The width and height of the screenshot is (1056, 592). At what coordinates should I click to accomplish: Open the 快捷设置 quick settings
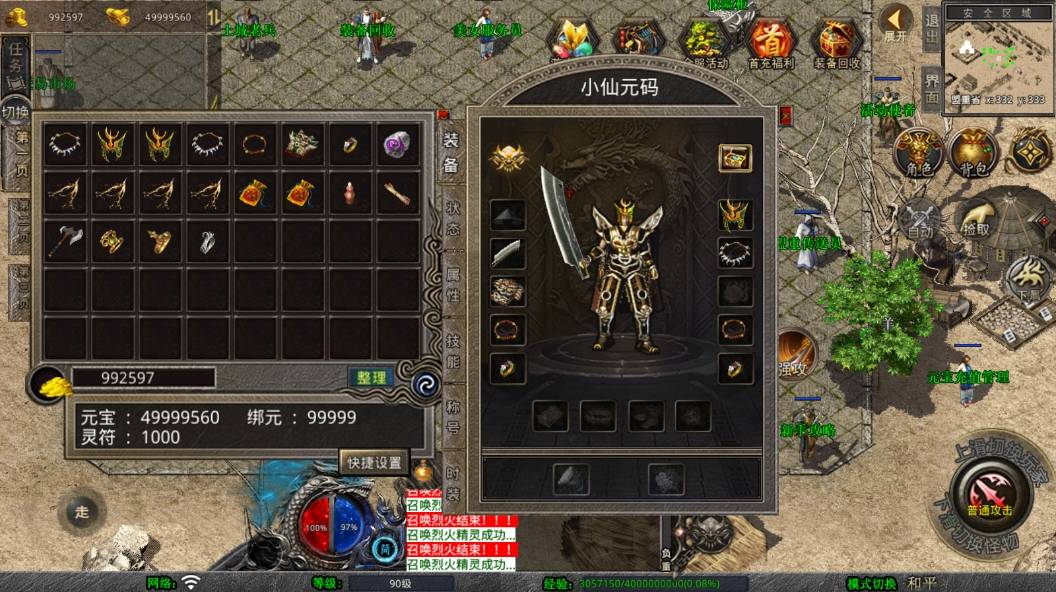pos(374,462)
